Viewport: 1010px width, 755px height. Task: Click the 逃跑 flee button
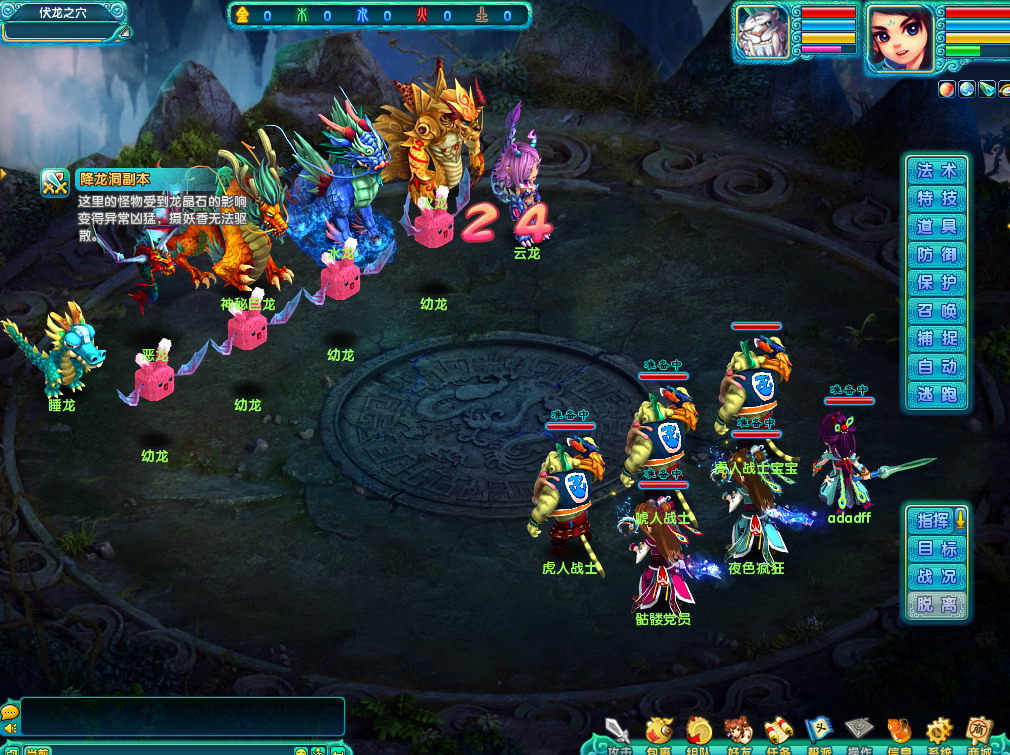(x=937, y=394)
